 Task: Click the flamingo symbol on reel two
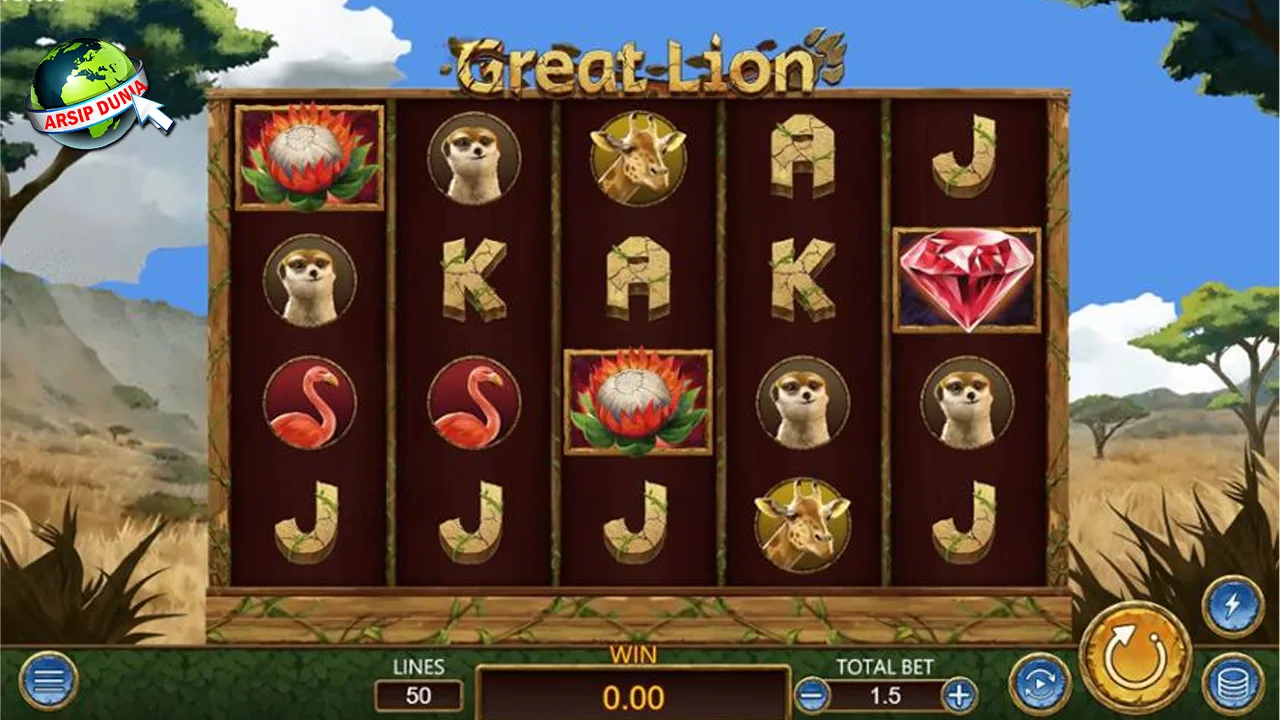(x=472, y=400)
